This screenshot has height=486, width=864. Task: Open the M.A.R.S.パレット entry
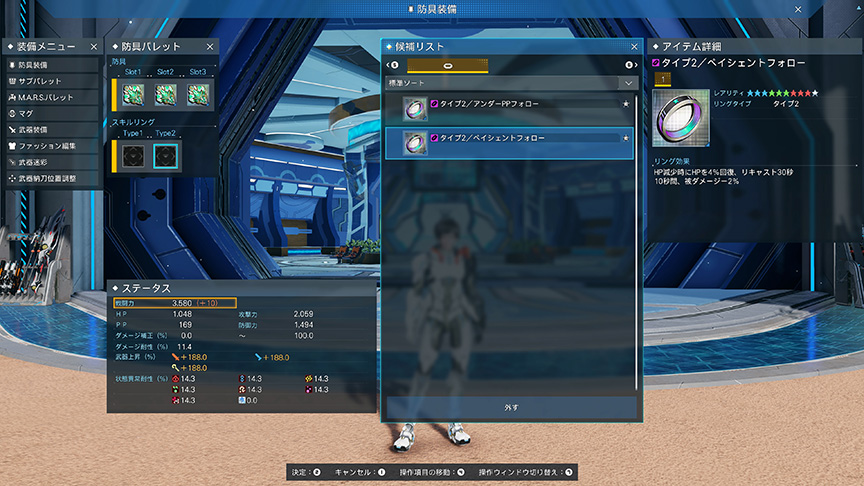52,97
